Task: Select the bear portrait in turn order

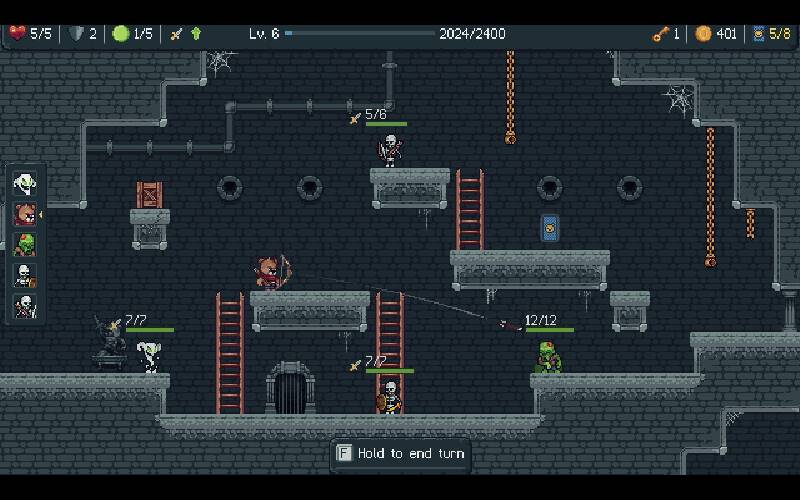Action: tap(24, 214)
